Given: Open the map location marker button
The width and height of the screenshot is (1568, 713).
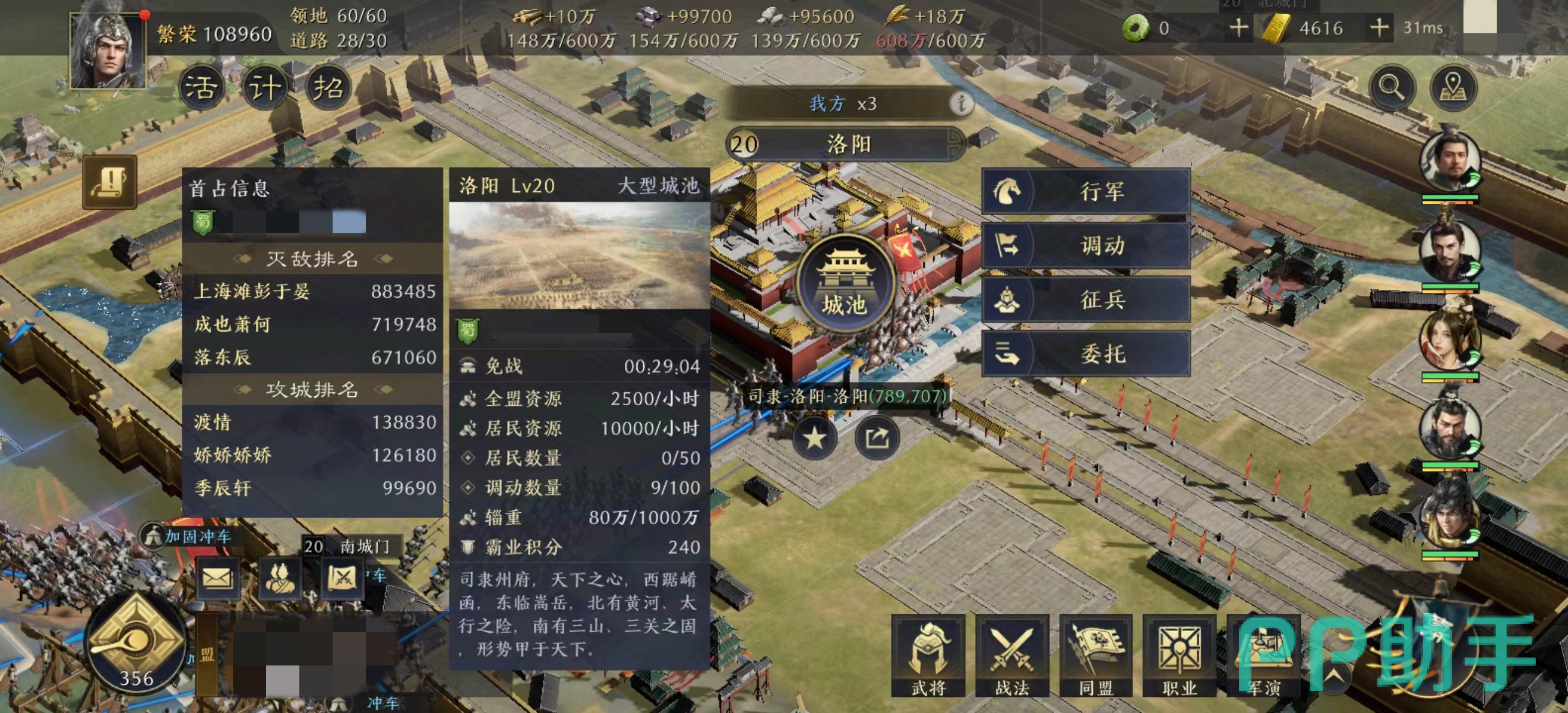Looking at the screenshot, I should (1453, 88).
